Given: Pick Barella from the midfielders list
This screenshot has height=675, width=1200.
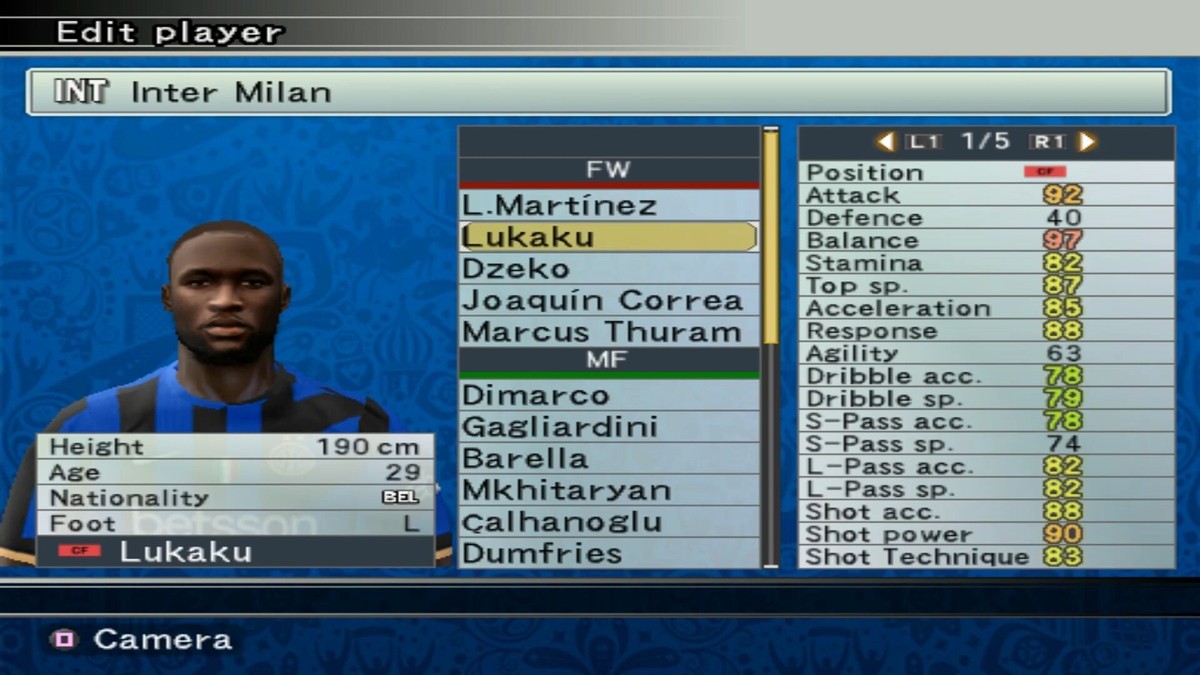Looking at the screenshot, I should coord(608,459).
